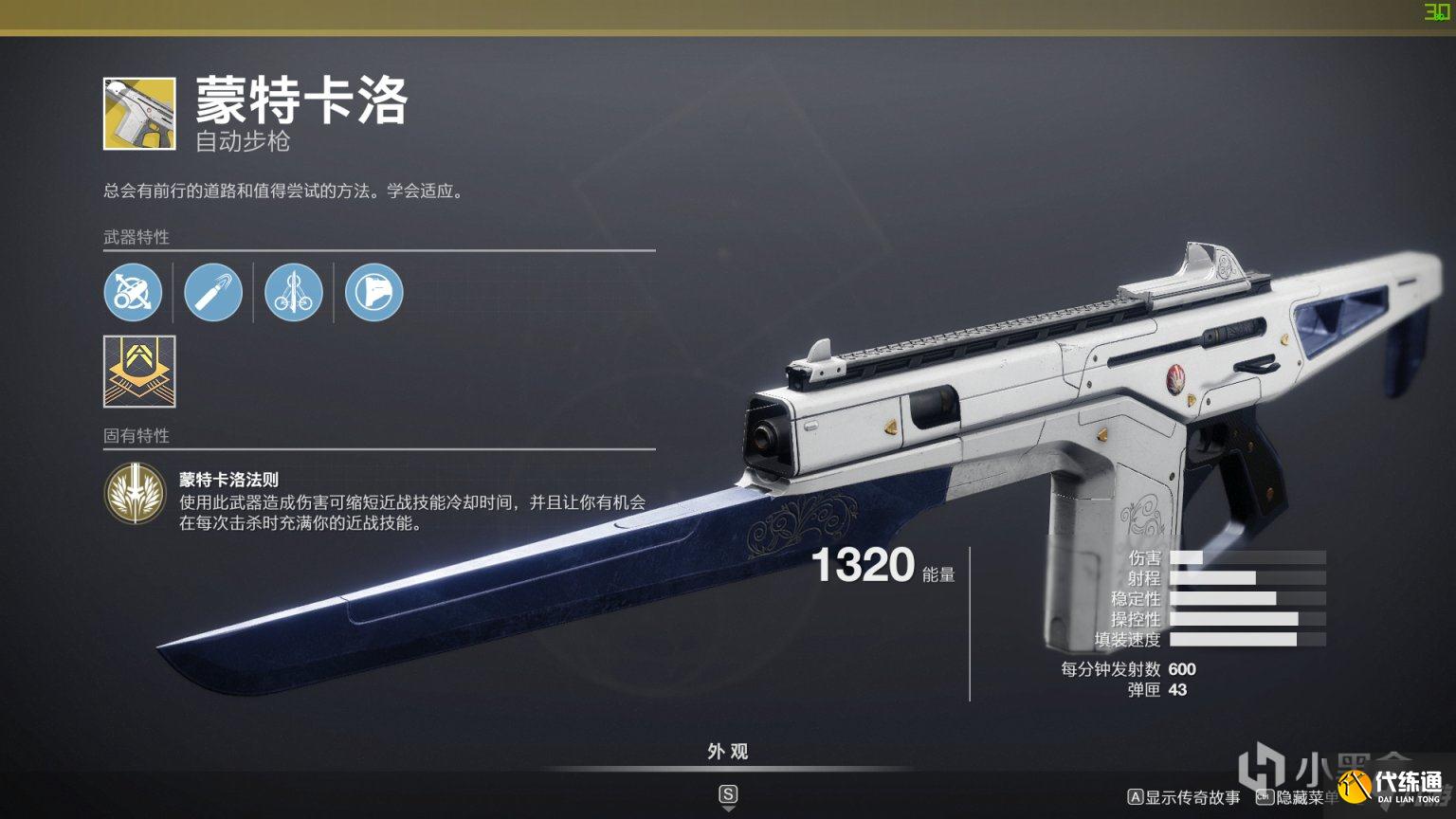Select the 弹匣 43 magazine stat
This screenshot has height=819, width=1456.
1166,690
